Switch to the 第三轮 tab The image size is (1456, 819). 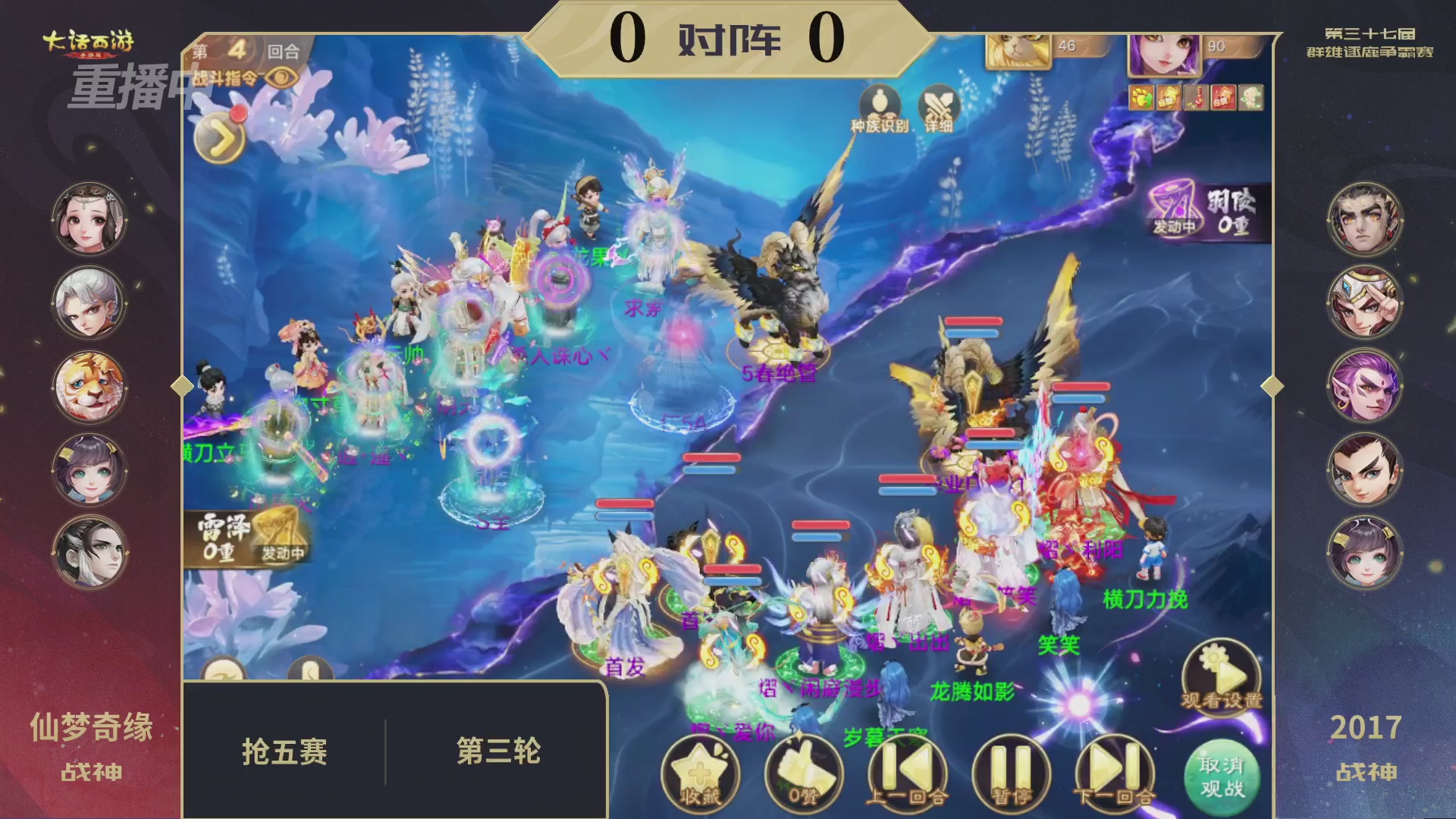click(497, 751)
